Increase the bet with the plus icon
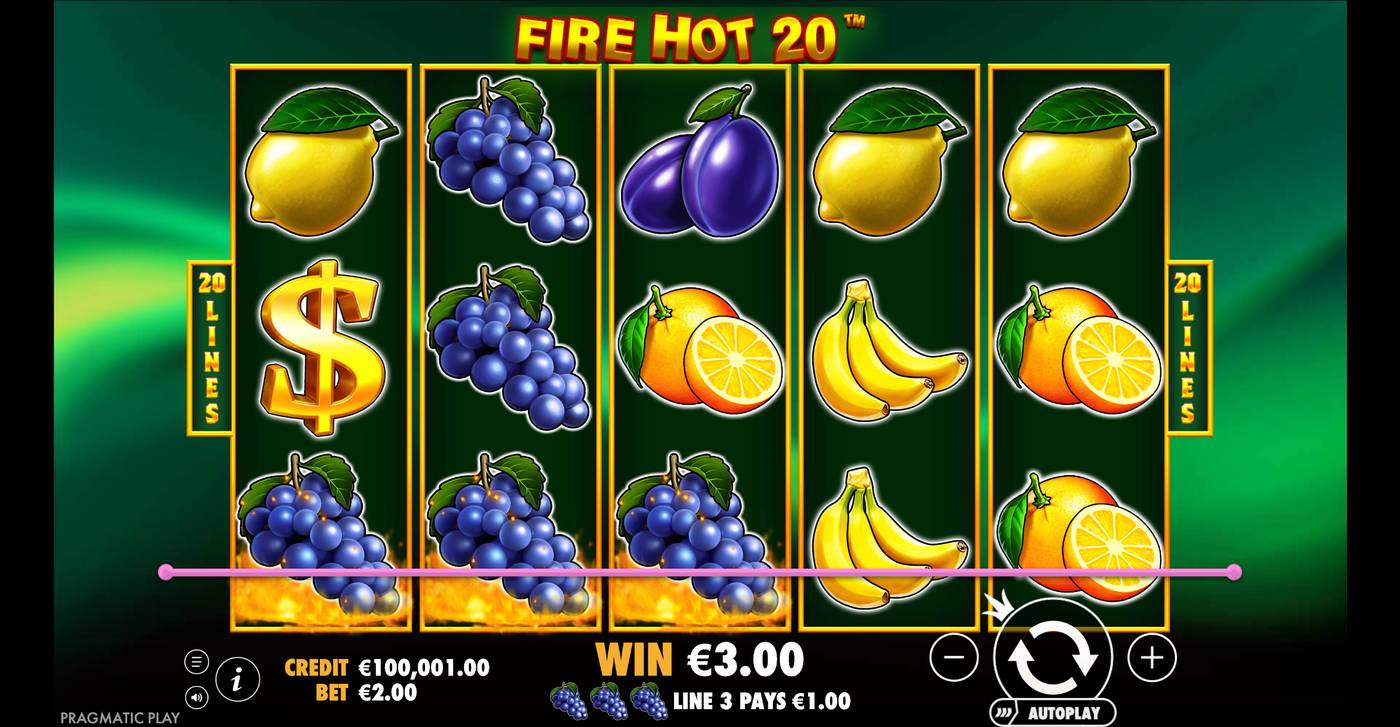Image resolution: width=1400 pixels, height=727 pixels. coord(1152,659)
